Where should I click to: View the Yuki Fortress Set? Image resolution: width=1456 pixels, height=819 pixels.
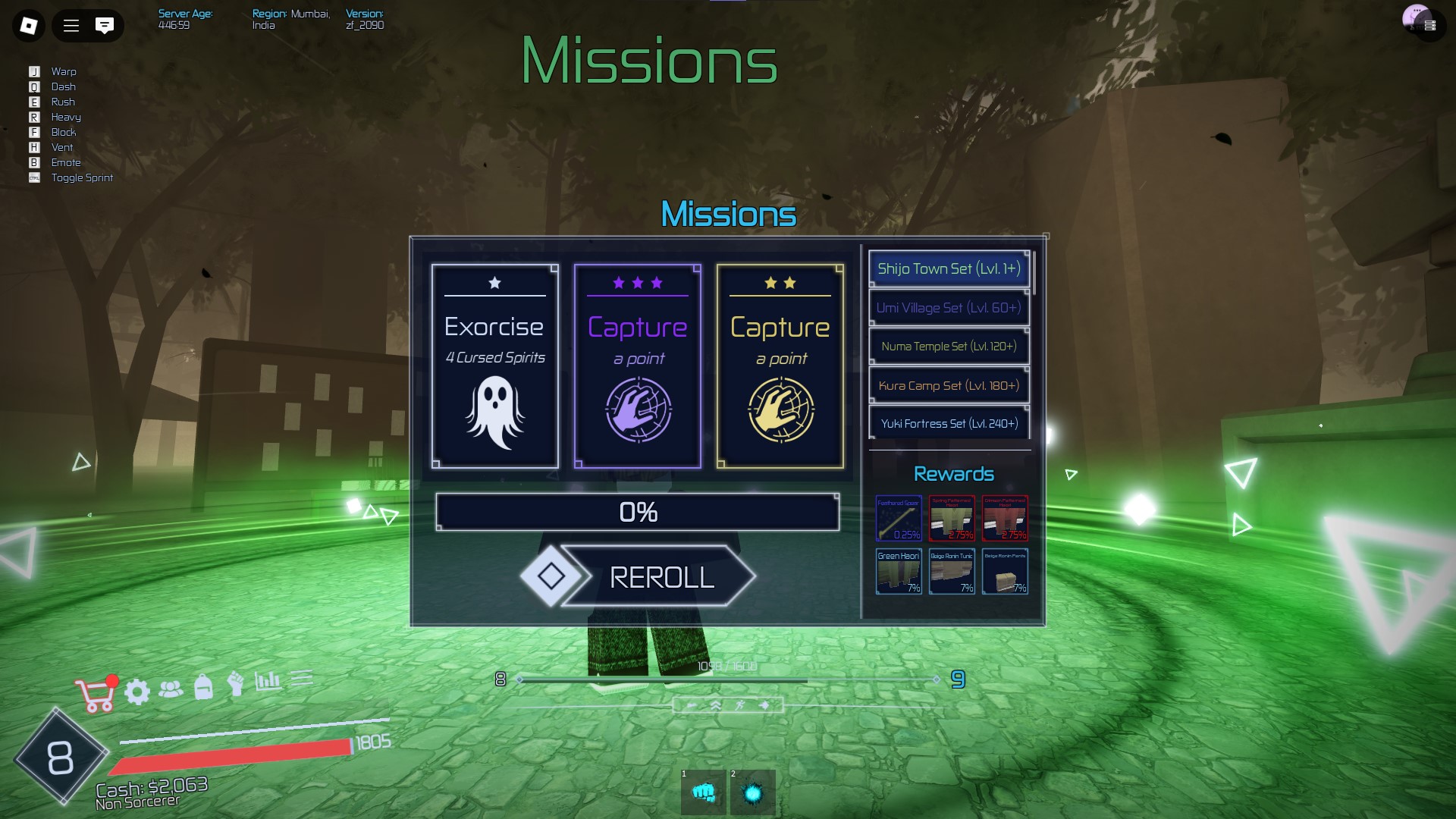tap(949, 423)
